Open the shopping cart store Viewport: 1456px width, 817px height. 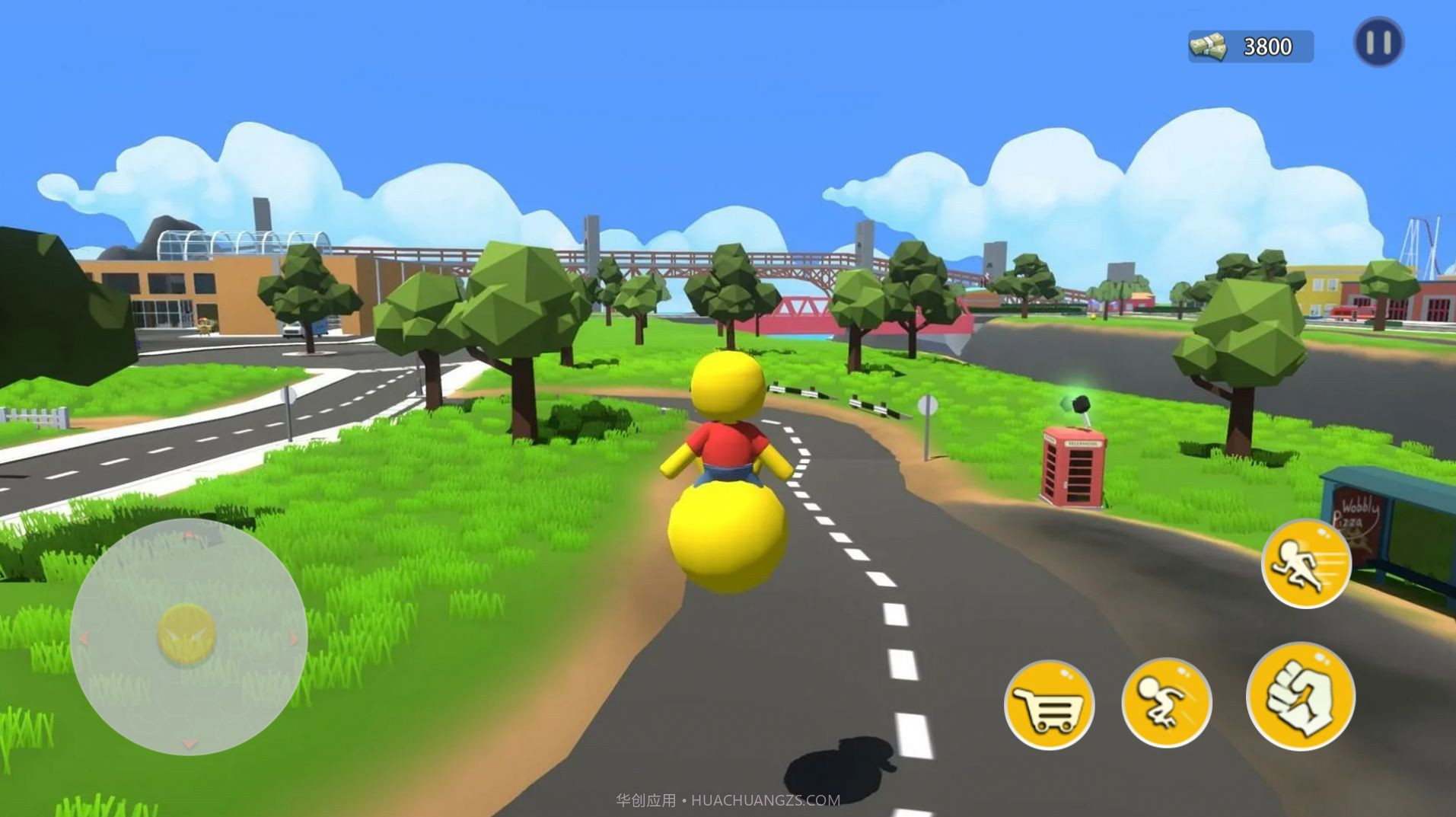1049,705
